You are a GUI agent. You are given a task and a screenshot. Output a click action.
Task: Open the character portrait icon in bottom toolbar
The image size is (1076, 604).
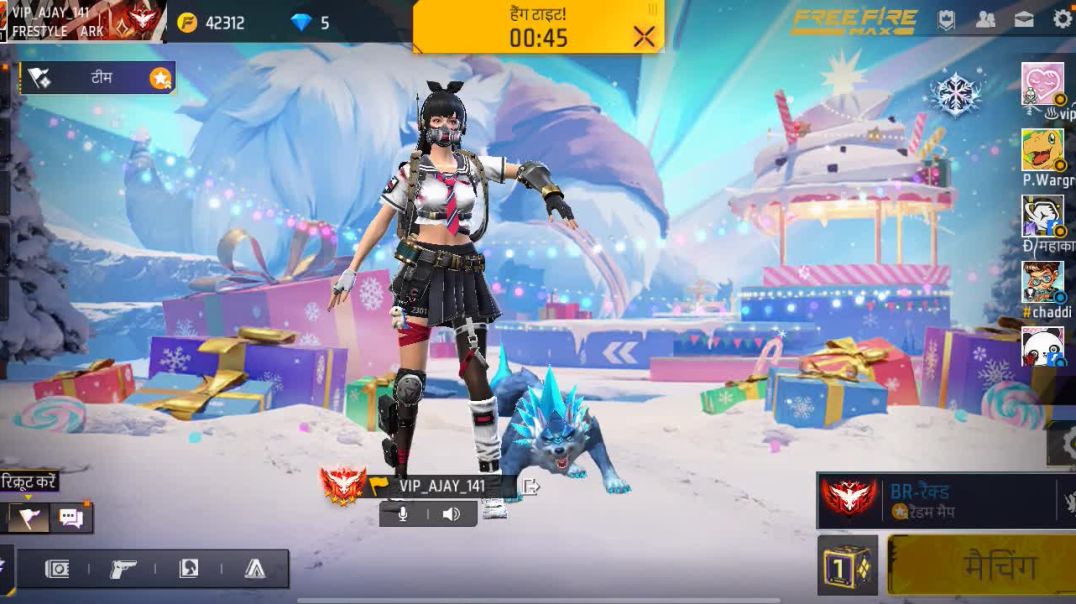(x=188, y=569)
